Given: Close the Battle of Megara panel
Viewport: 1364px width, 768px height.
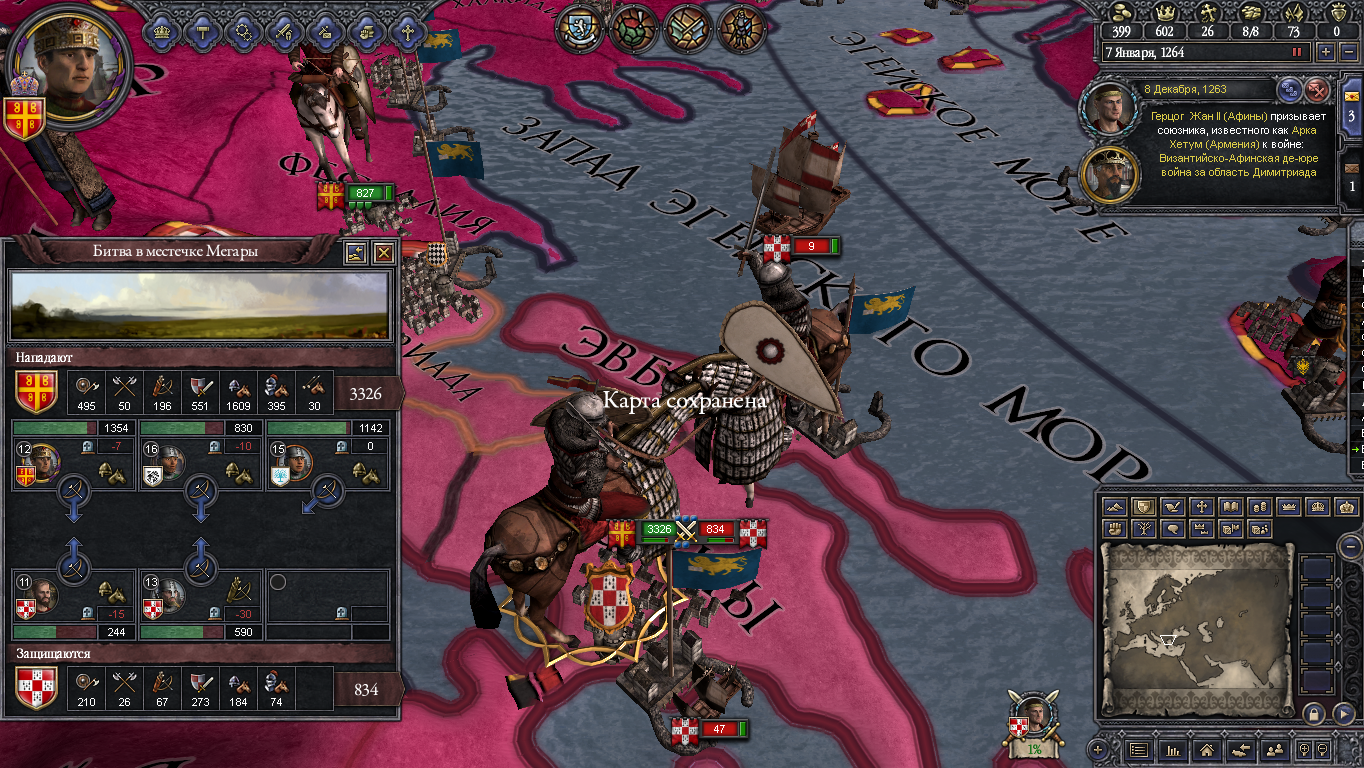Looking at the screenshot, I should coord(383,253).
